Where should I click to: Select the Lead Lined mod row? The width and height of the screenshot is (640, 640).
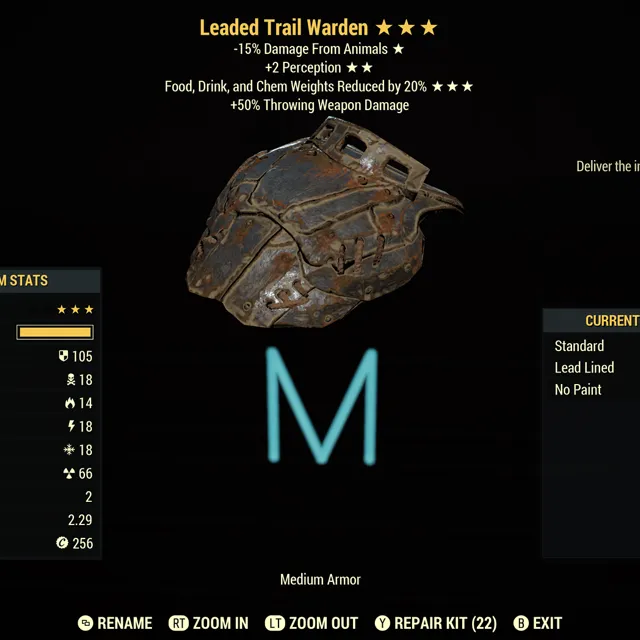pos(585,368)
